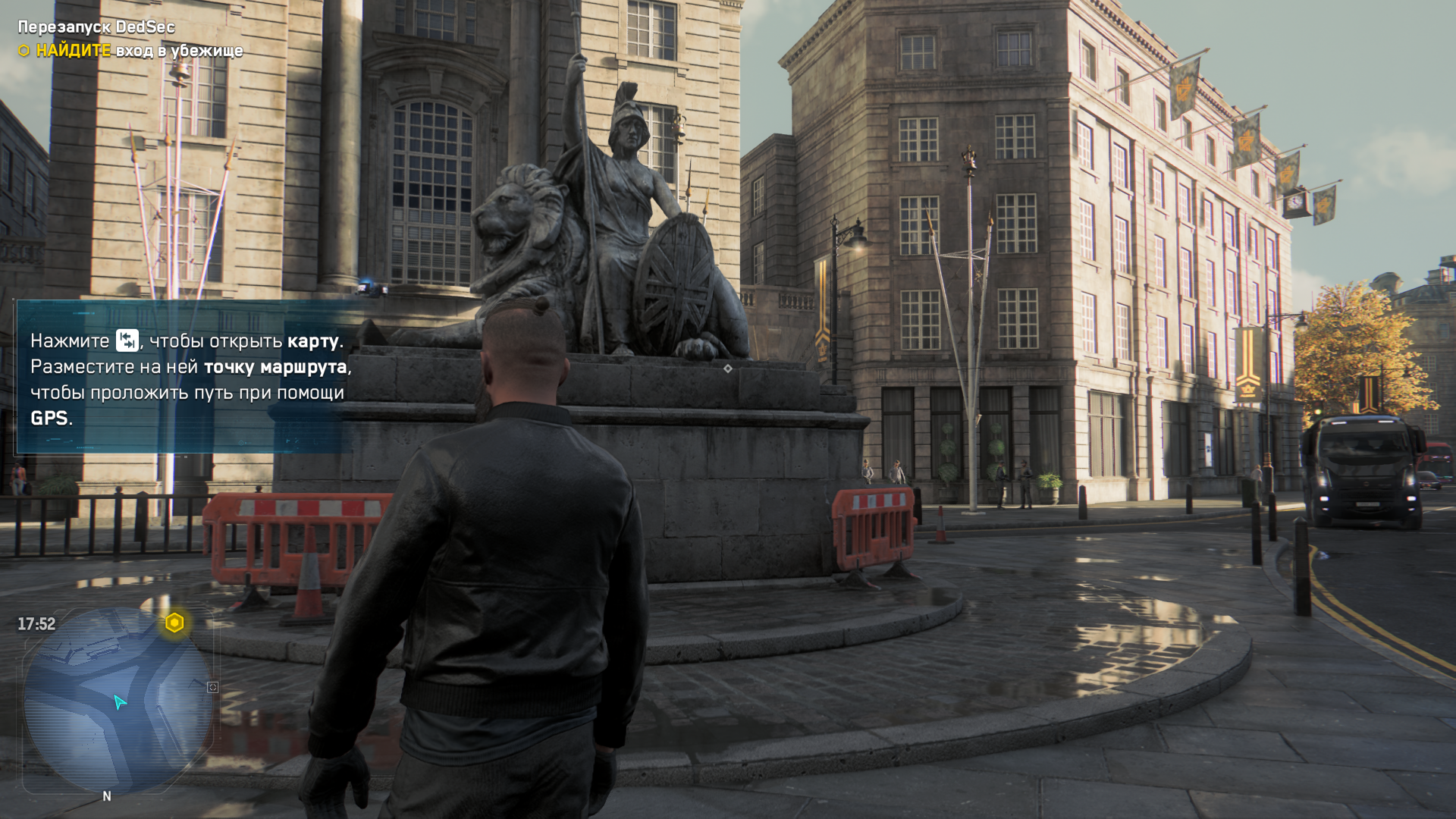The image size is (1456, 819).
Task: Select the yellow hexagon objective marker on minimap
Action: (174, 623)
